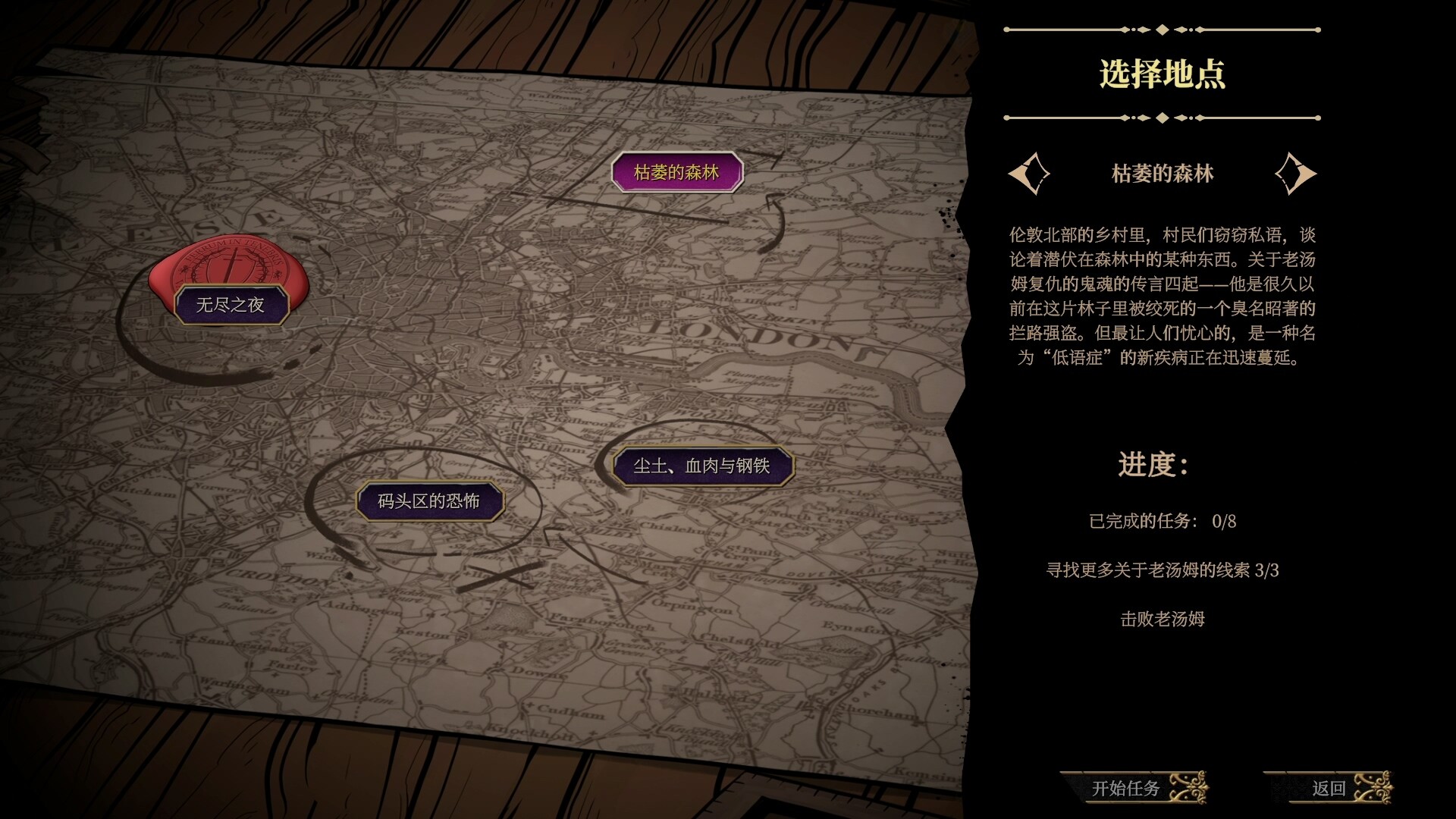Click the diamond ornament below the 选择地点 title

1163,118
